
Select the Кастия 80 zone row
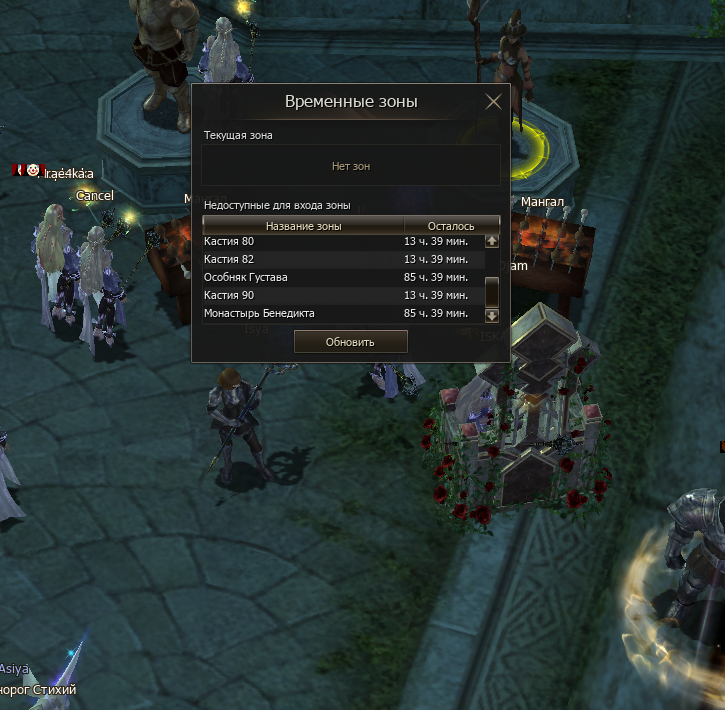[x=340, y=241]
